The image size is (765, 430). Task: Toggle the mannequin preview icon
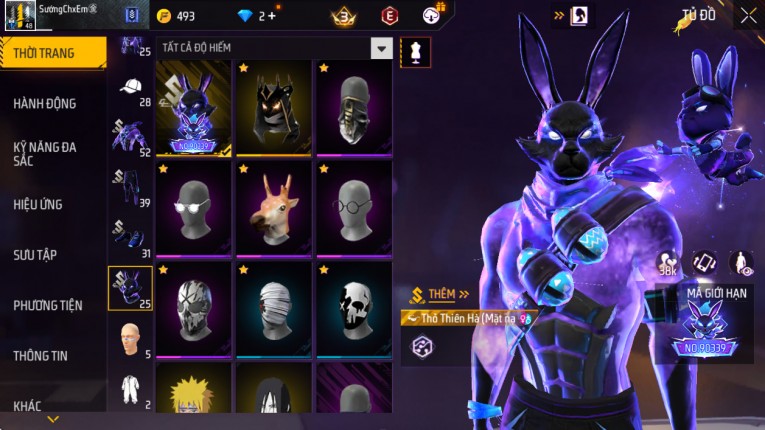(415, 52)
